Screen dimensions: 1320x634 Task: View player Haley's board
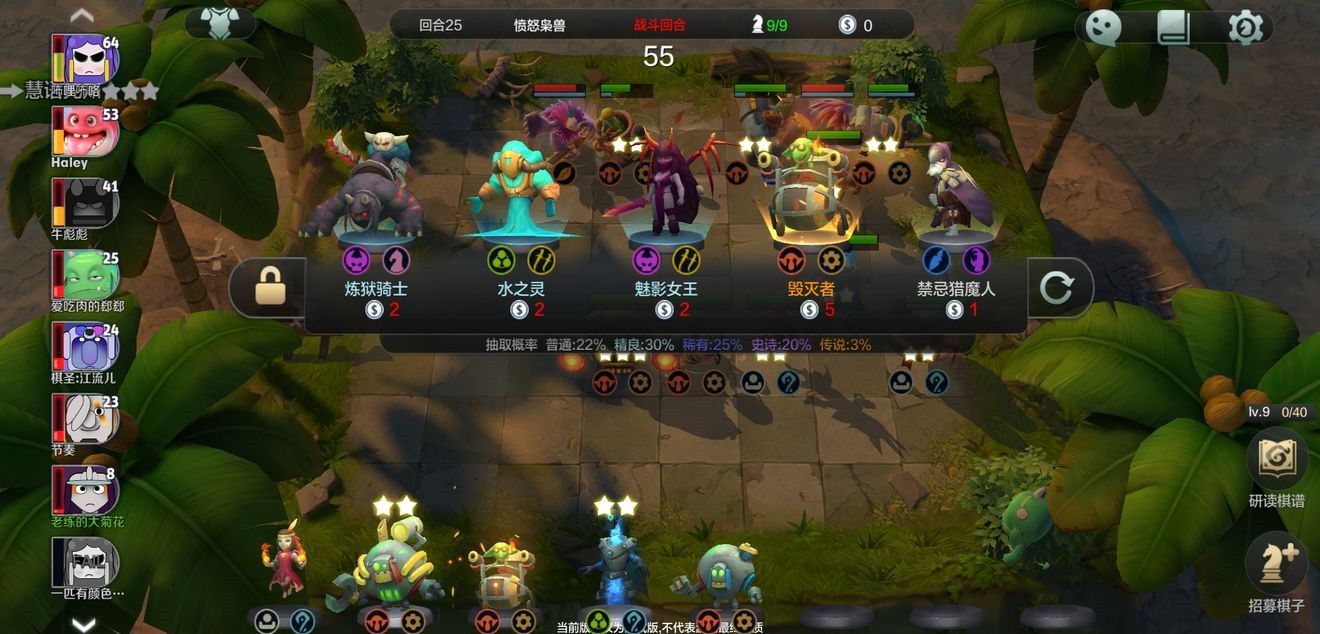(x=87, y=132)
